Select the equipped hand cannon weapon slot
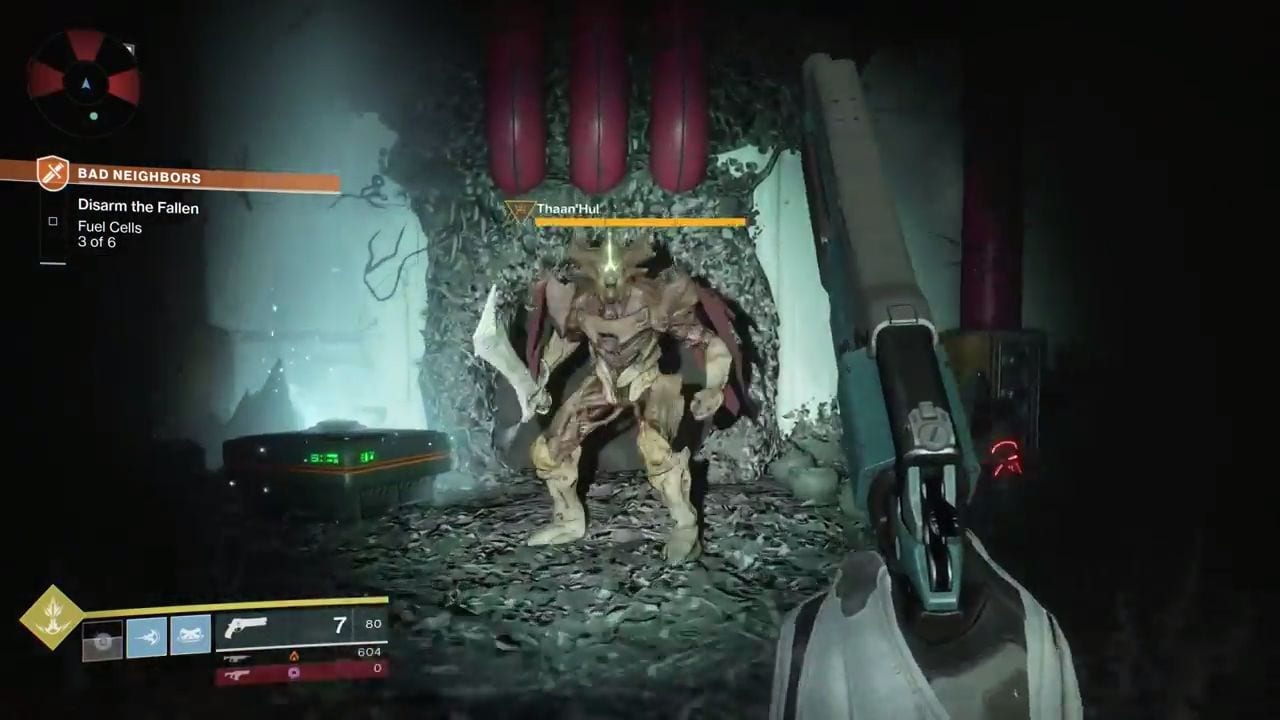This screenshot has width=1280, height=720. [x=302, y=626]
